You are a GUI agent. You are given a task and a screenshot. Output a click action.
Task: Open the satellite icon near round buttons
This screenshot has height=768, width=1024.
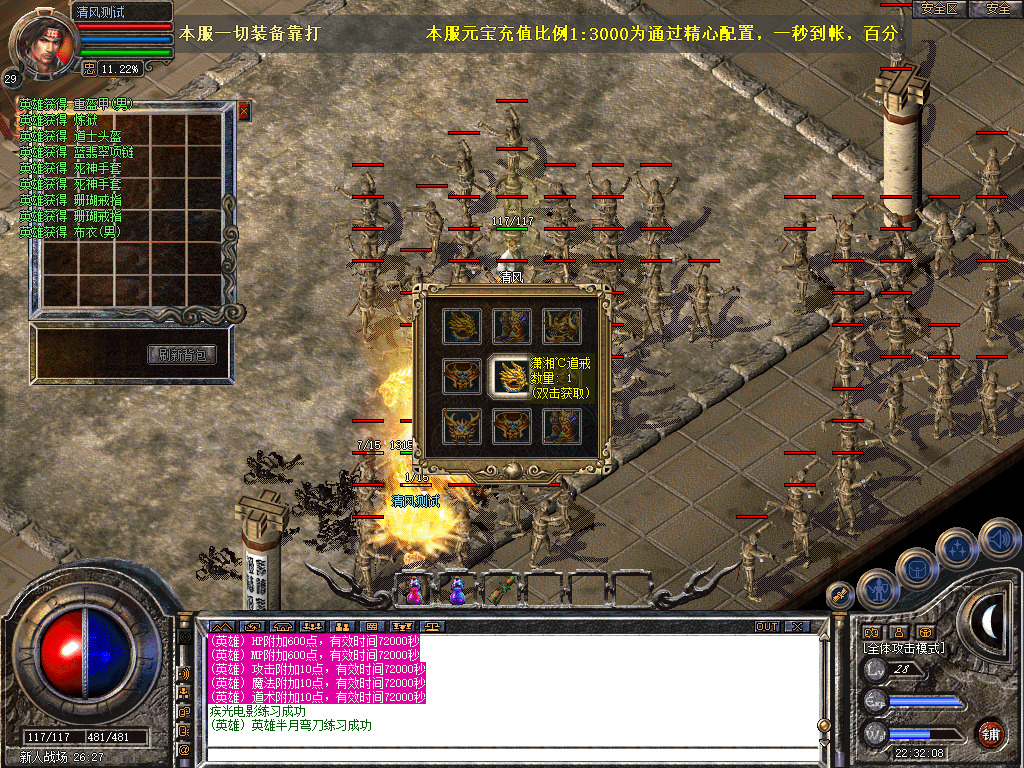[840, 595]
